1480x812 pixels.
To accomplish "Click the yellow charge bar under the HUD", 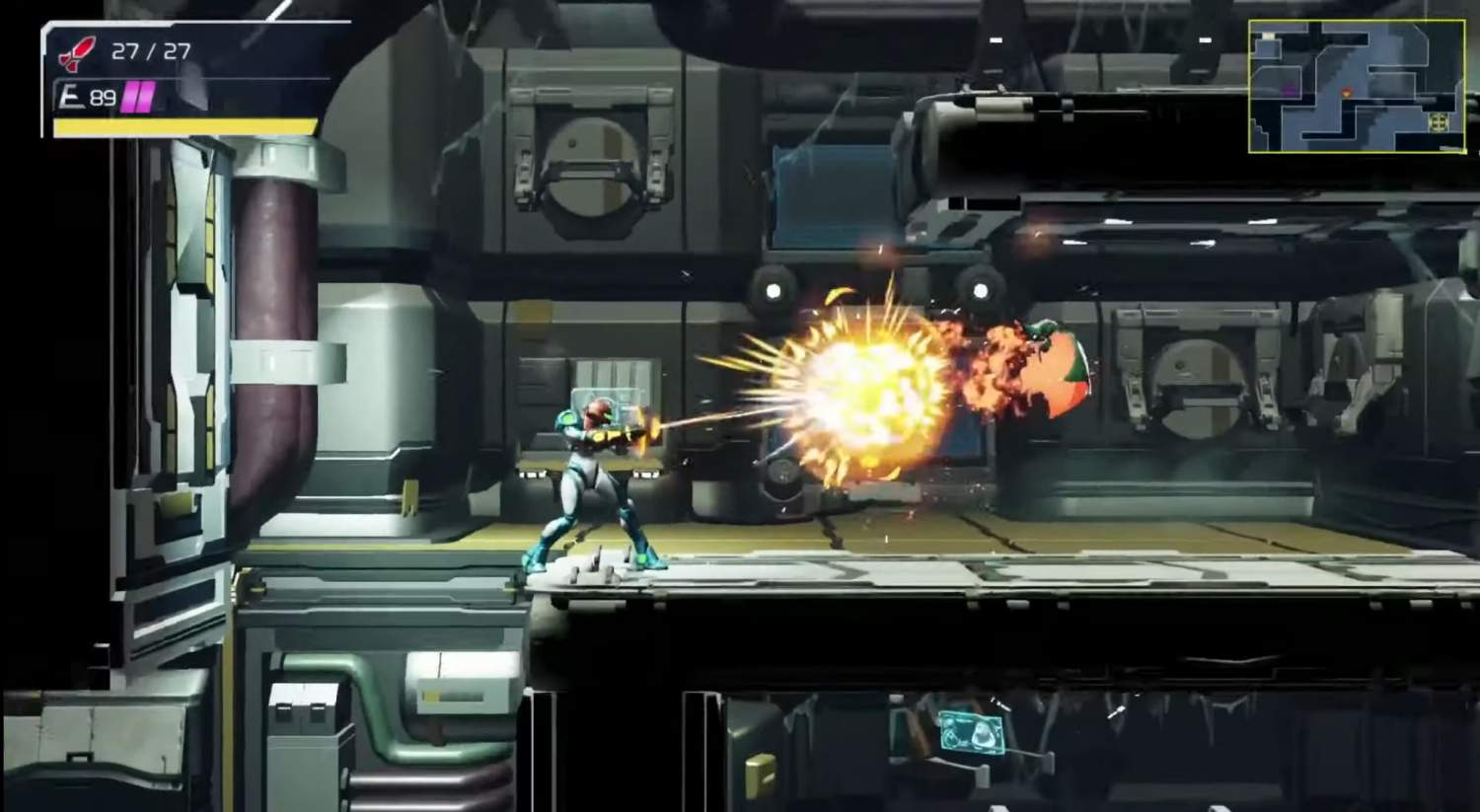I will pyautogui.click(x=184, y=127).
